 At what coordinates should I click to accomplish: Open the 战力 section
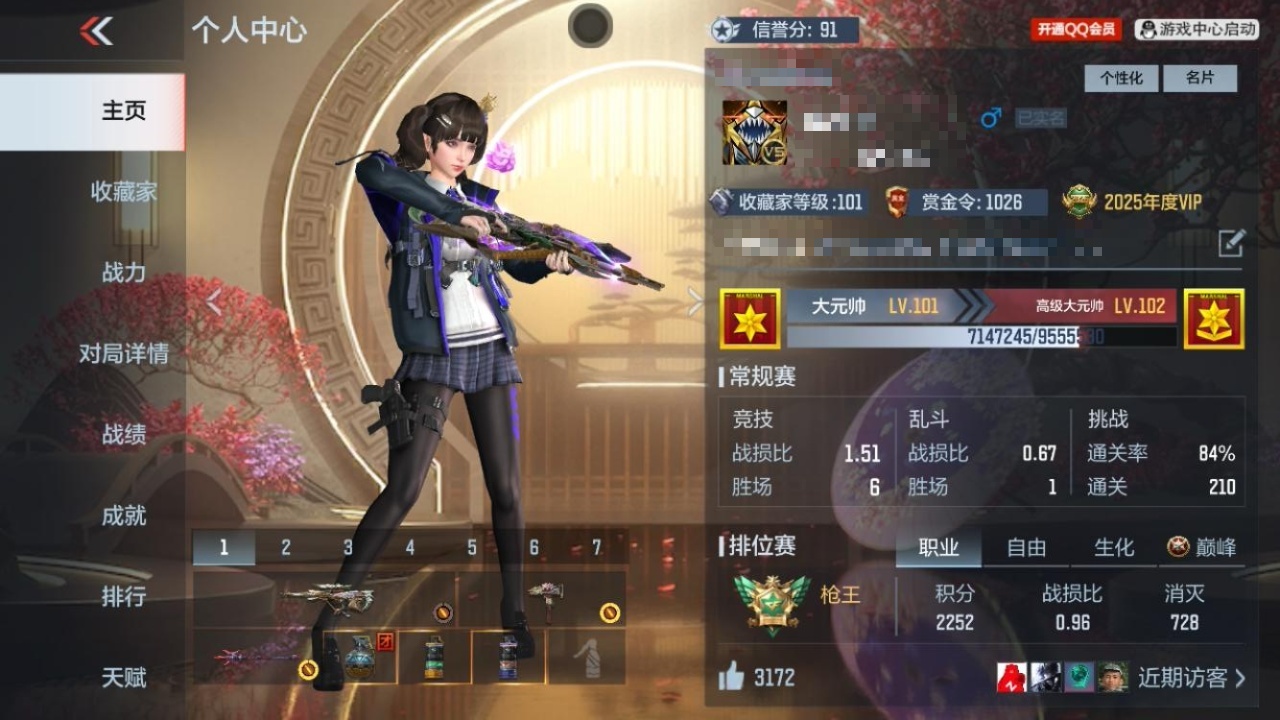coord(124,272)
